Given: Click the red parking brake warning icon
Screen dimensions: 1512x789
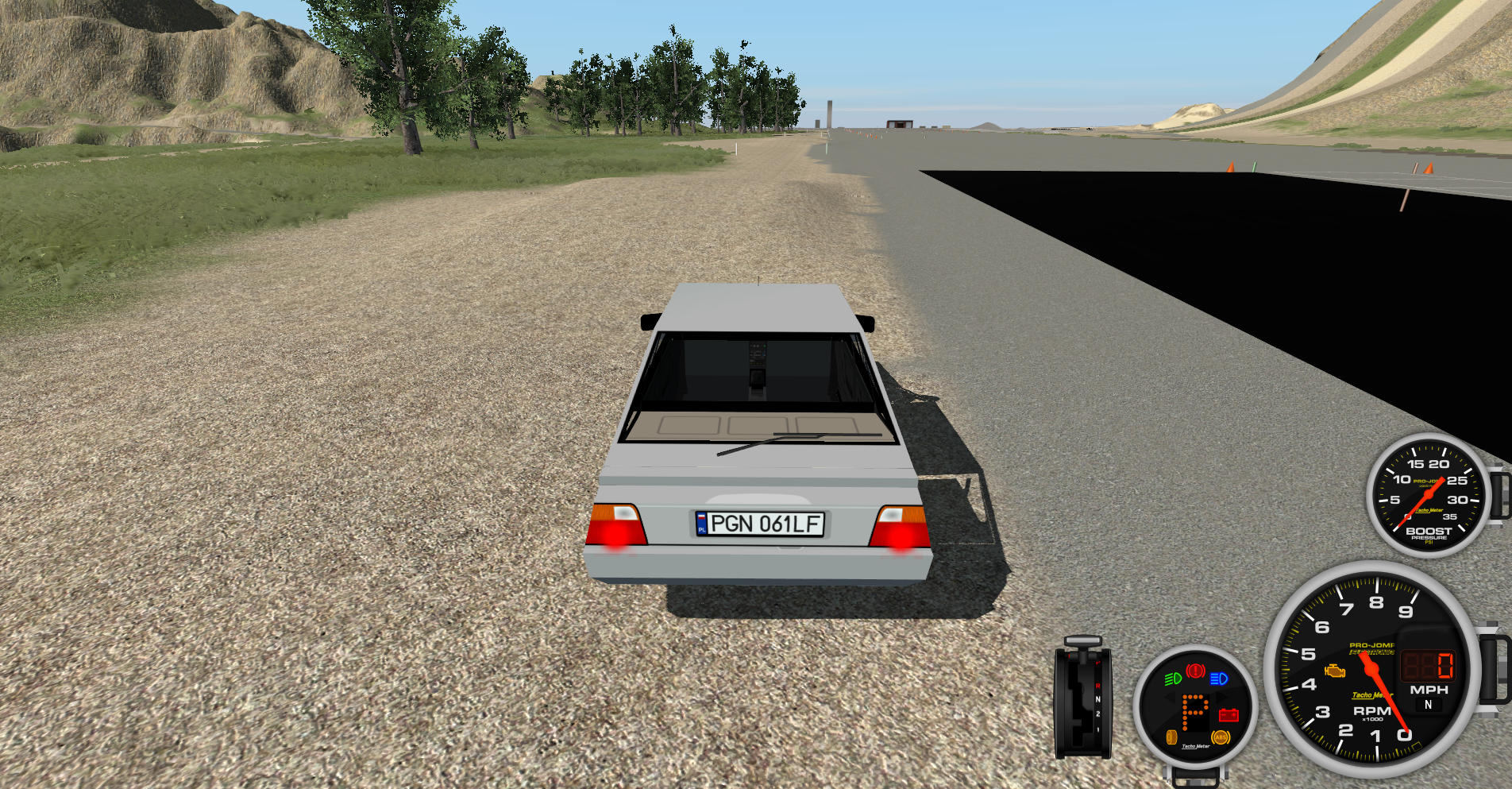Looking at the screenshot, I should [1195, 671].
